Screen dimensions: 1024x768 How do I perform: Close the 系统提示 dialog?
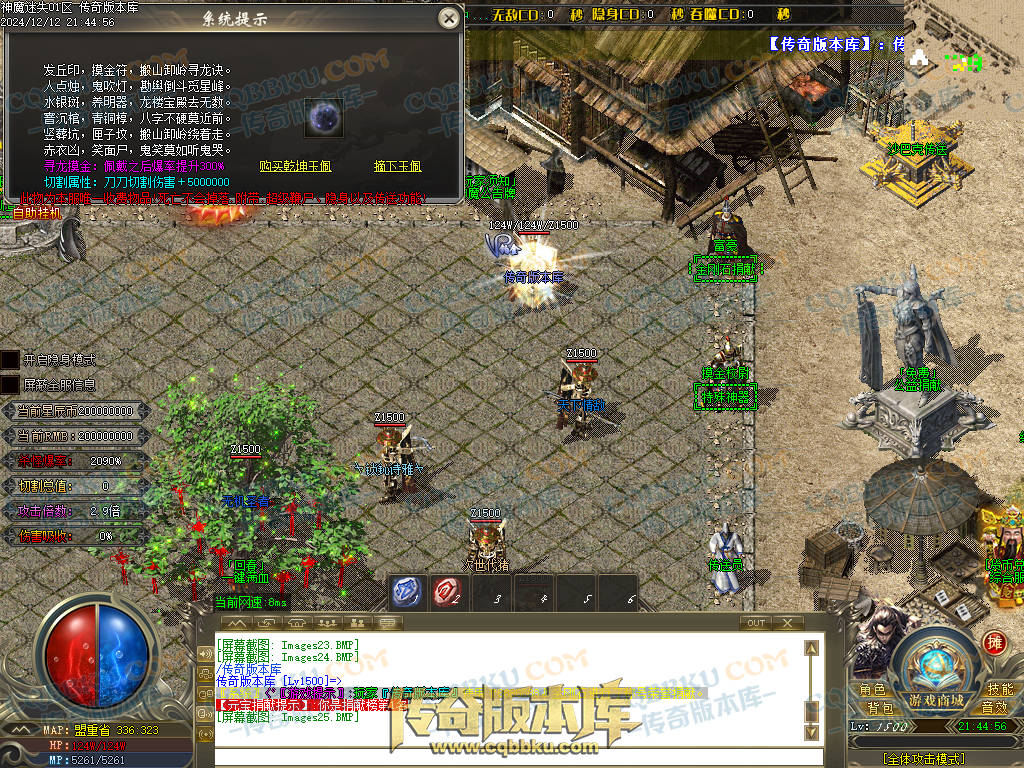click(450, 17)
